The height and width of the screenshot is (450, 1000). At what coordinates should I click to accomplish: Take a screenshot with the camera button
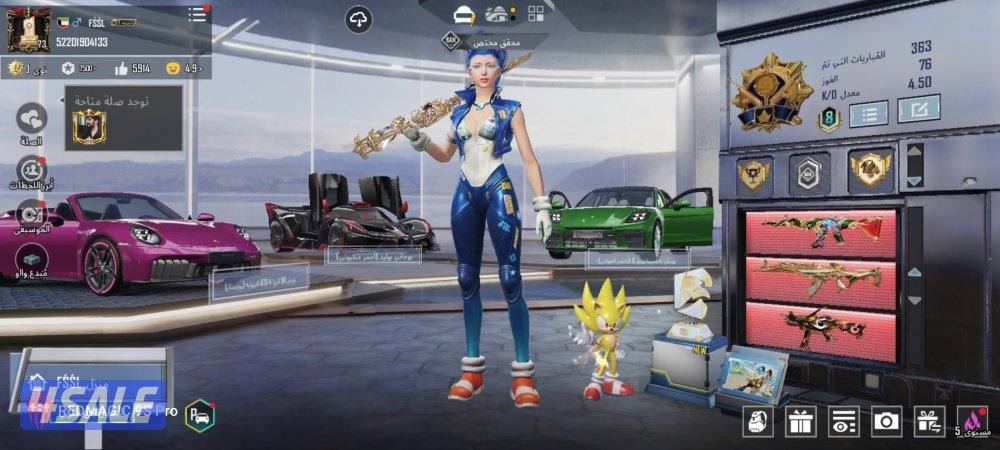click(886, 421)
